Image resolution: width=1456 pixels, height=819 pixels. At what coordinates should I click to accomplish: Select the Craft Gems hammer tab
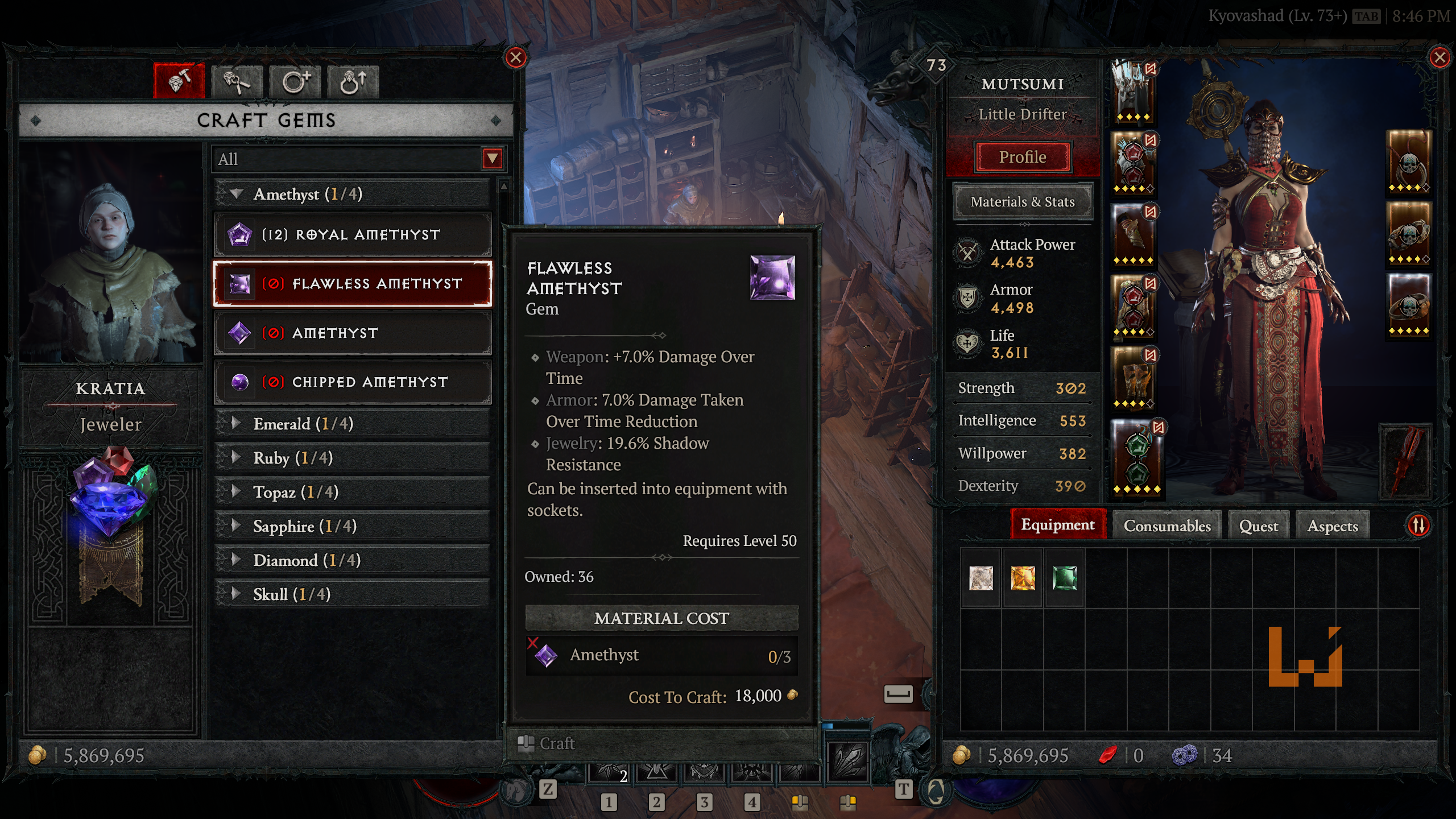(x=179, y=81)
